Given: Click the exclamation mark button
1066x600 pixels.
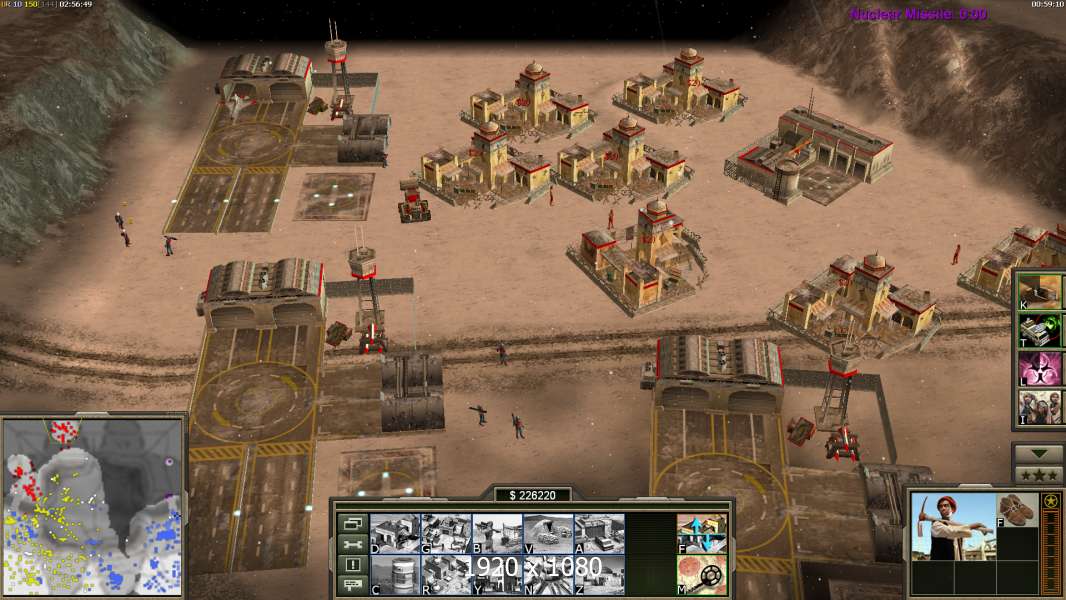Looking at the screenshot, I should coord(351,565).
